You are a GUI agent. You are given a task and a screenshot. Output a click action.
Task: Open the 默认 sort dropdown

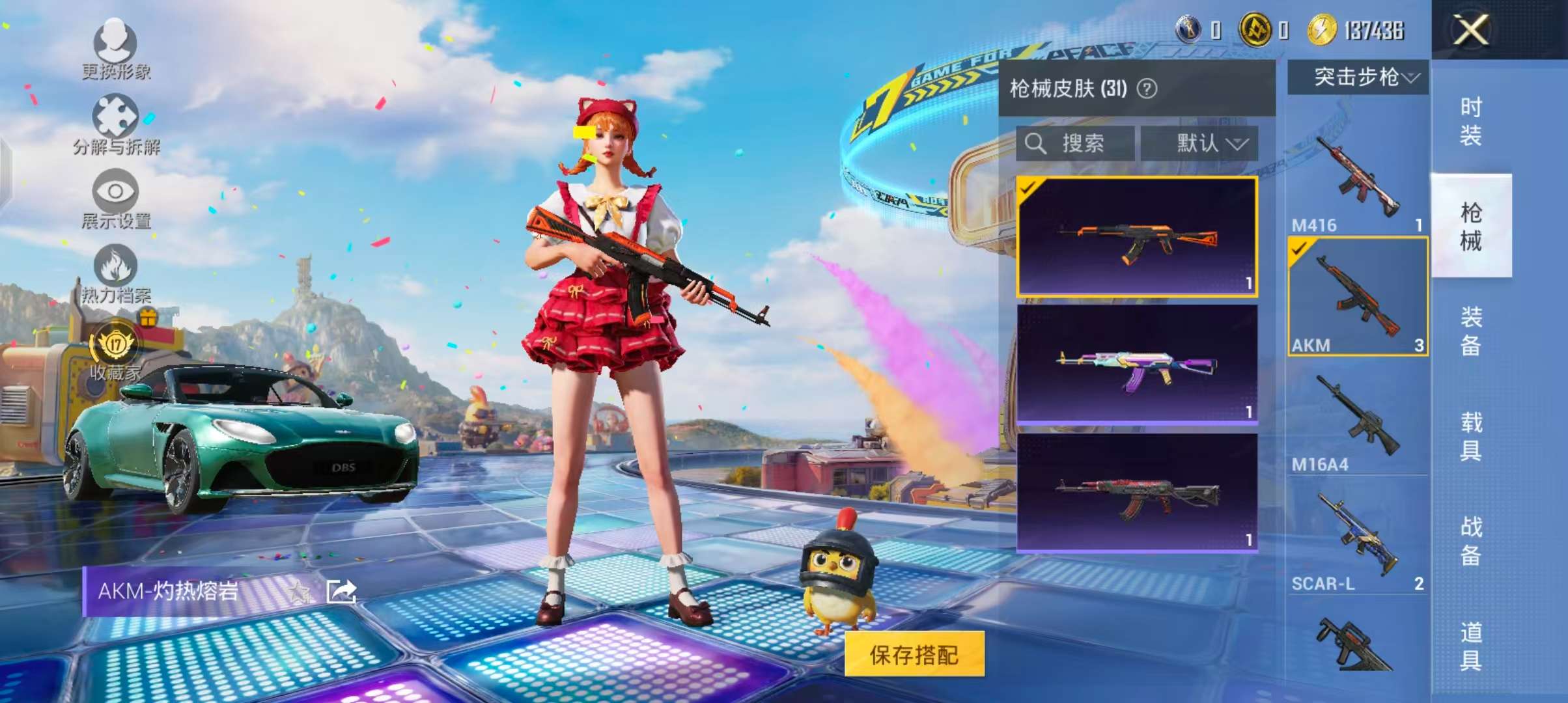tap(1199, 143)
